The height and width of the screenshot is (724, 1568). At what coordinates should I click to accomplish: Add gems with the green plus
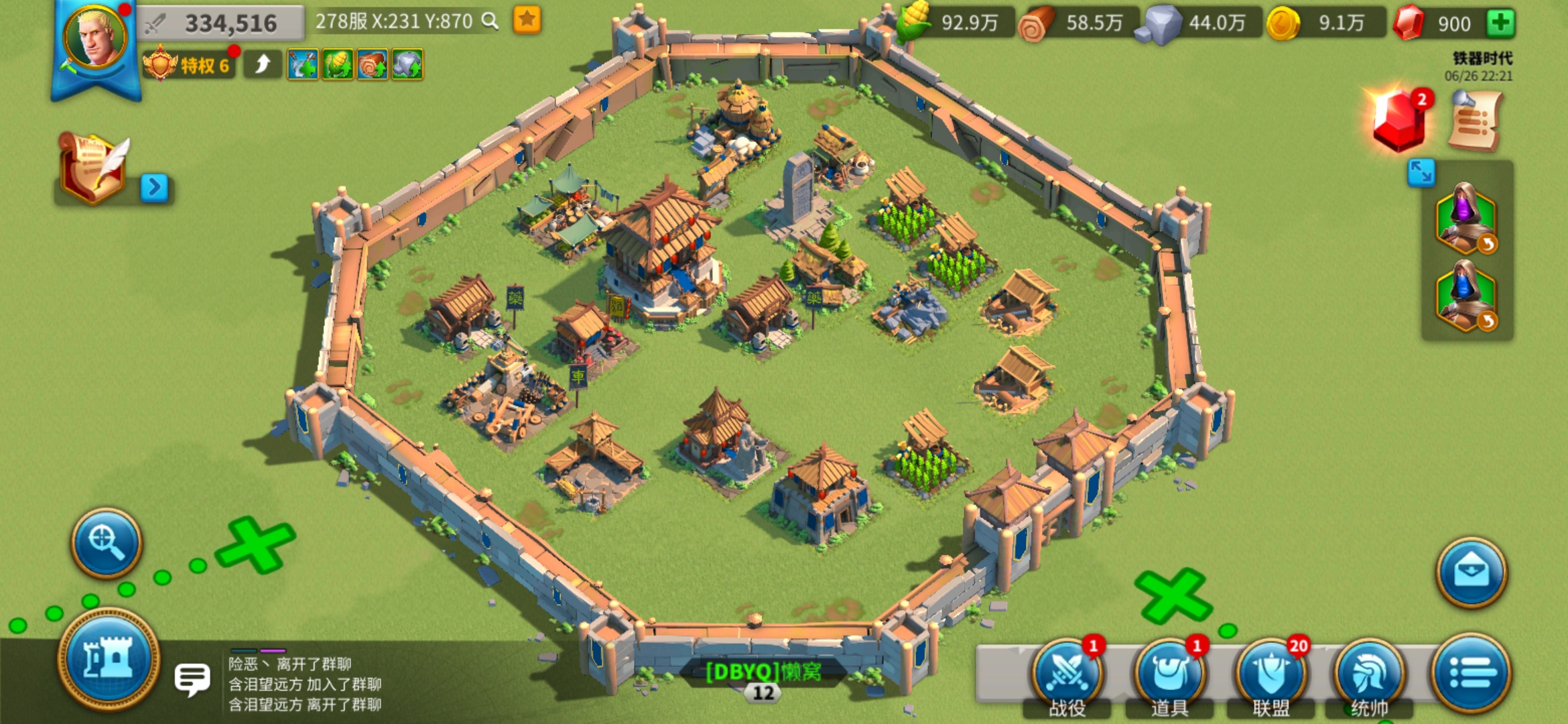(x=1500, y=23)
